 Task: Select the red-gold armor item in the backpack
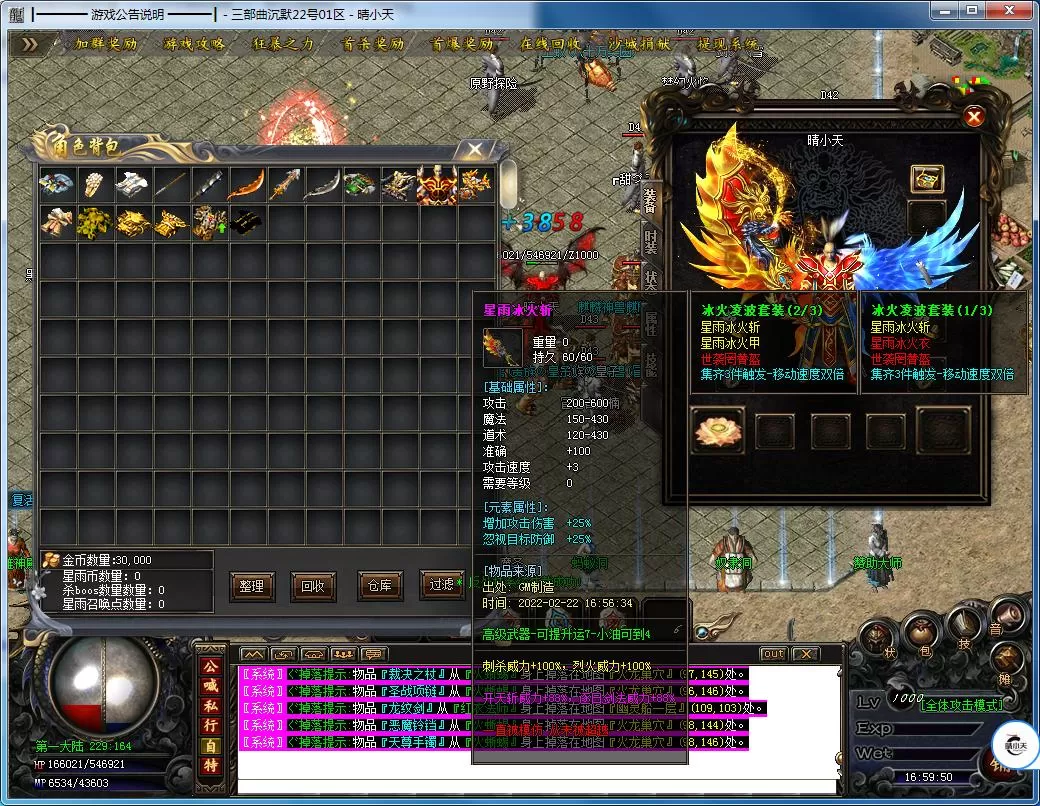(436, 184)
